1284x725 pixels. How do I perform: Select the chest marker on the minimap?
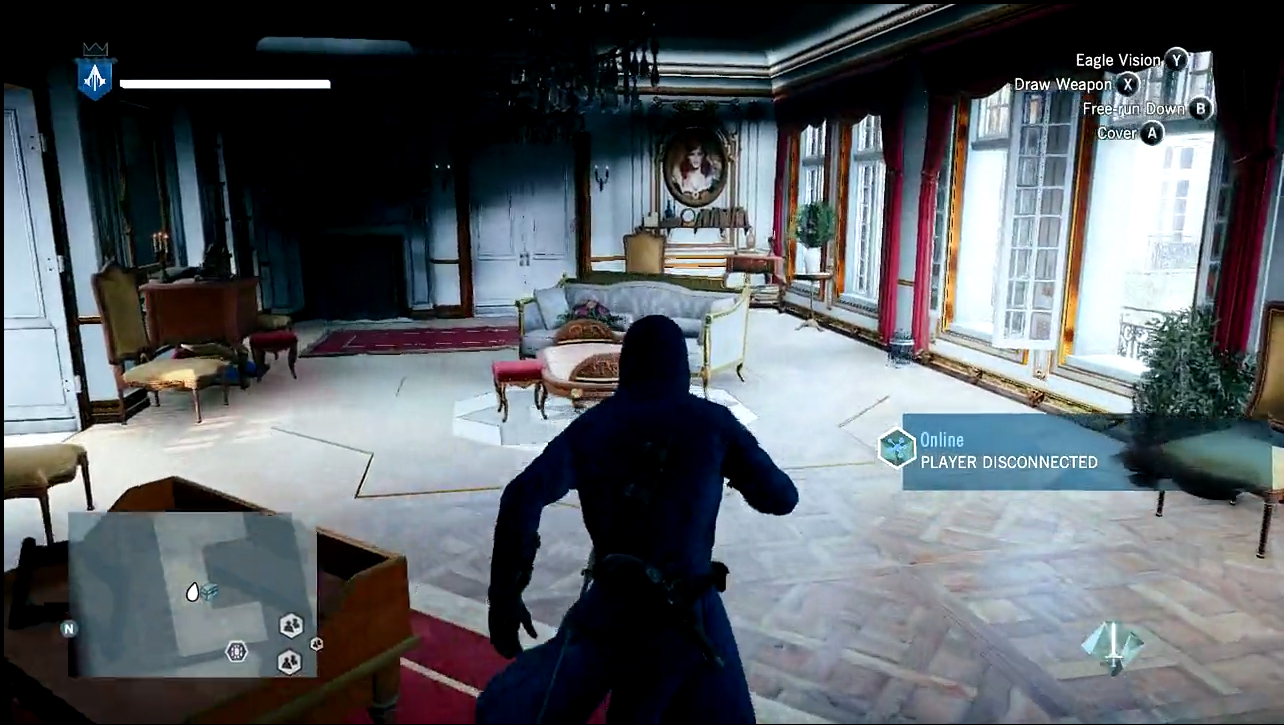209,592
